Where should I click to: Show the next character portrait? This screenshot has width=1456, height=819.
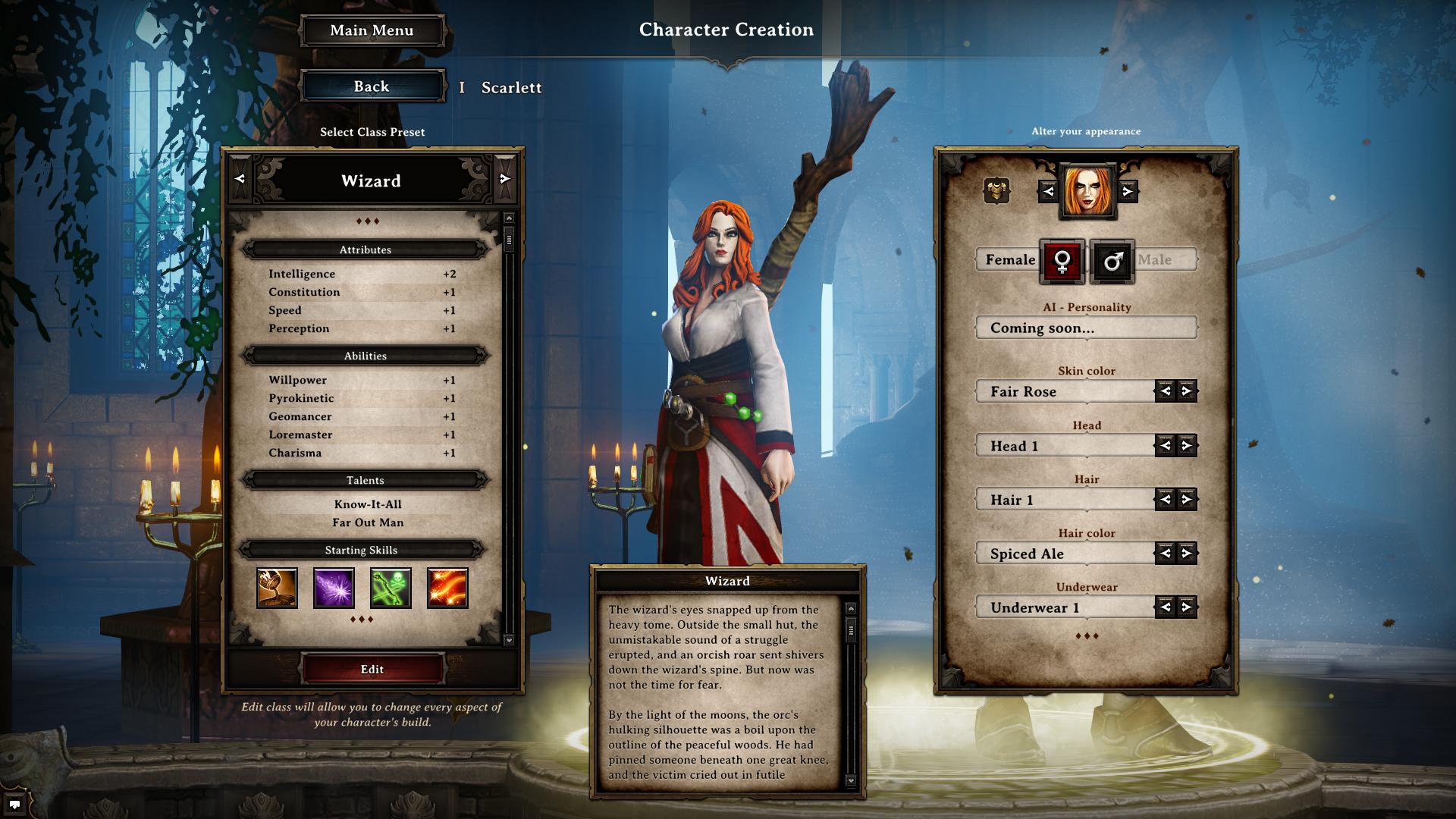[1128, 191]
